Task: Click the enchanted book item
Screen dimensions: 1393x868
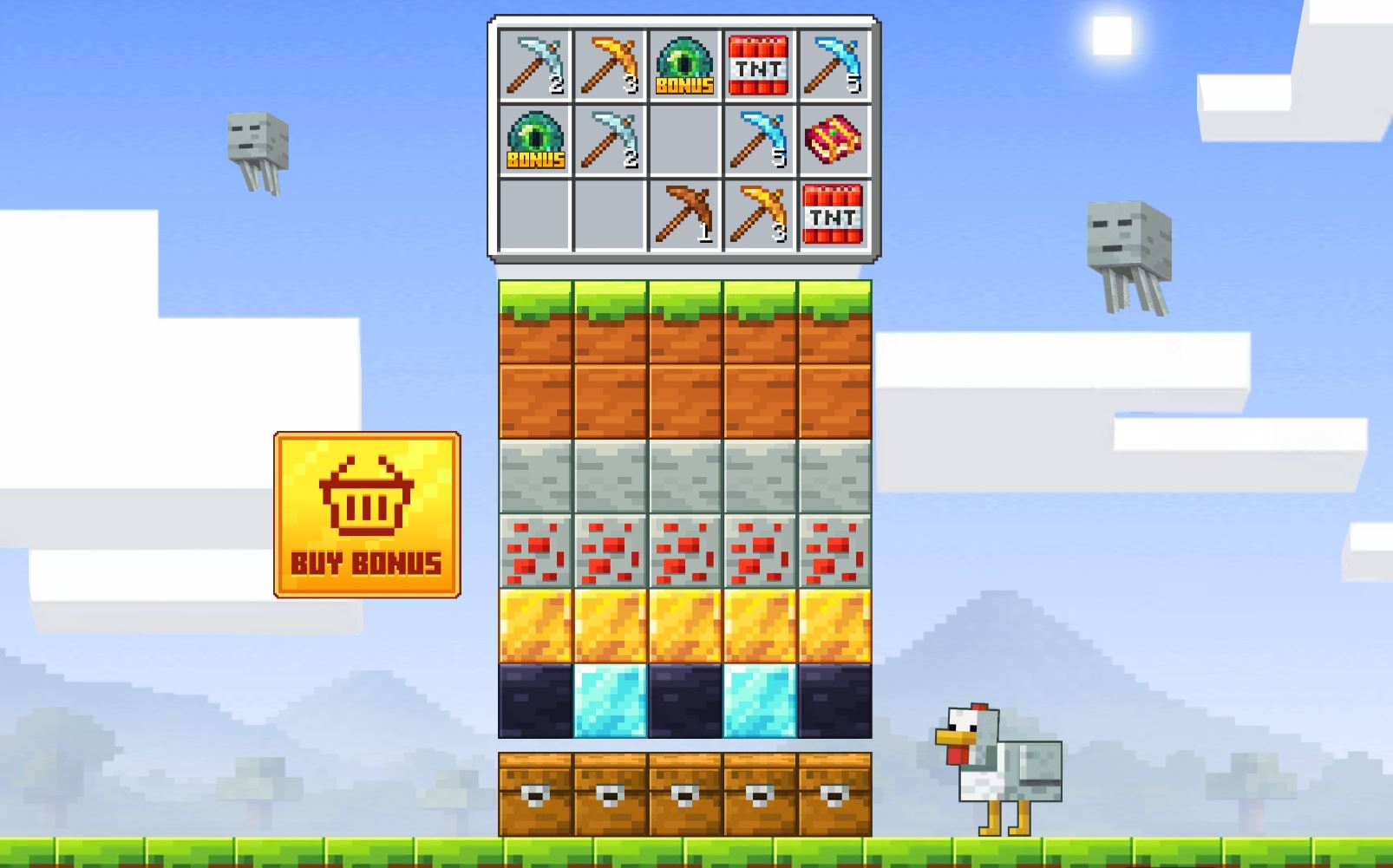Action: coord(833,139)
